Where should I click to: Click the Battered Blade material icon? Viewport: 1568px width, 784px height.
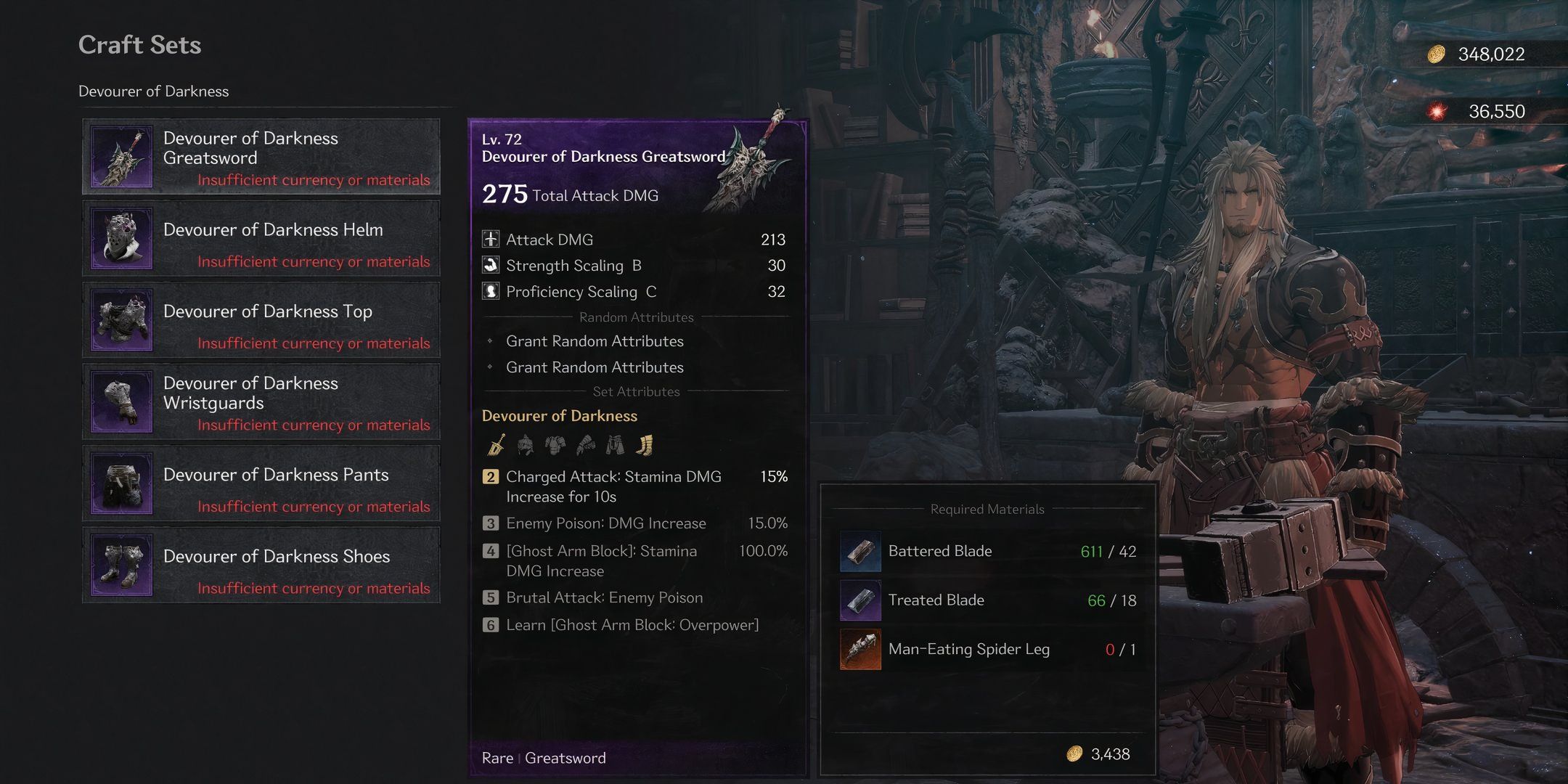tap(860, 551)
